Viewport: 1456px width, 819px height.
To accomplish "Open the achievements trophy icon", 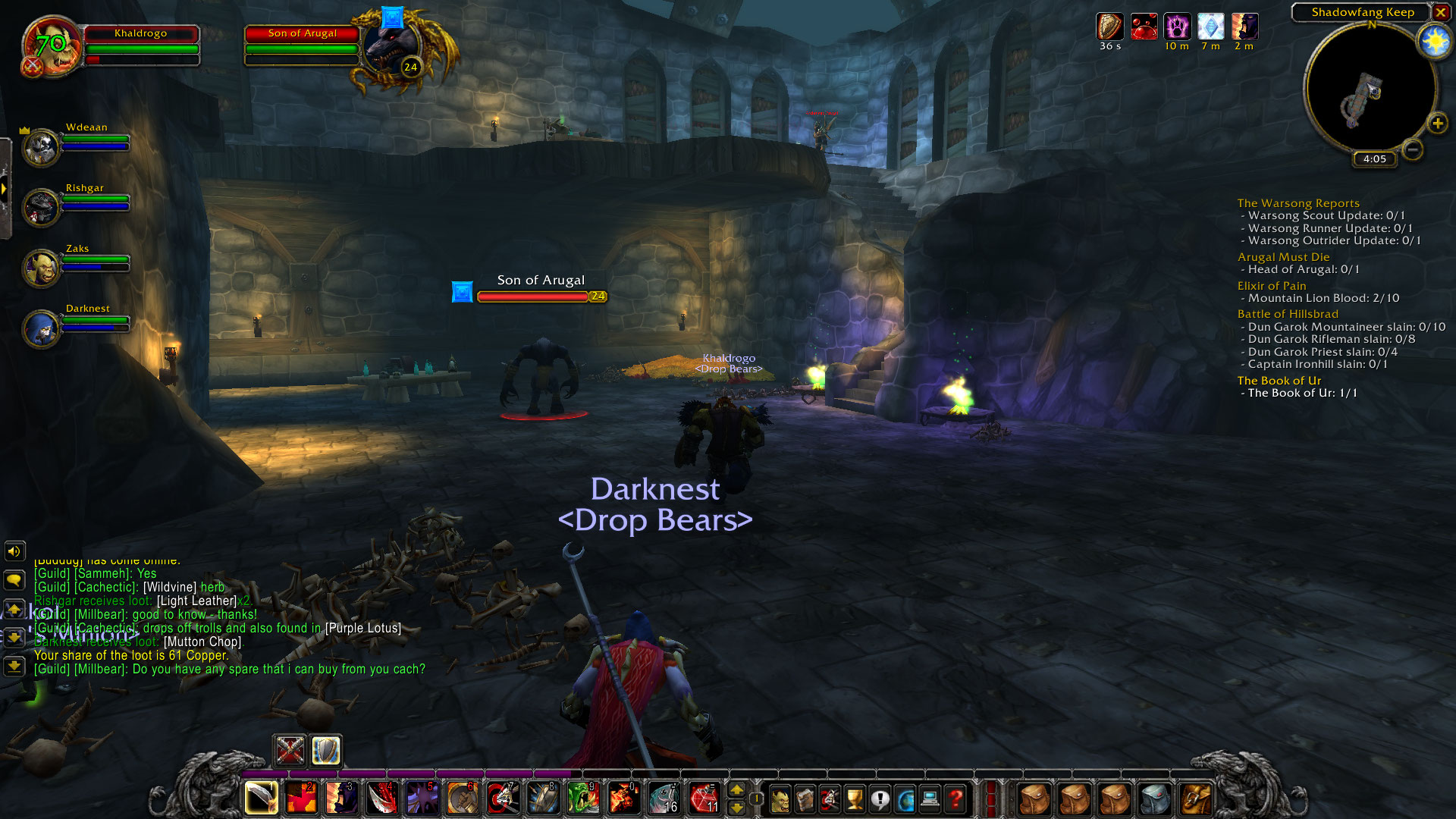I will 852,798.
